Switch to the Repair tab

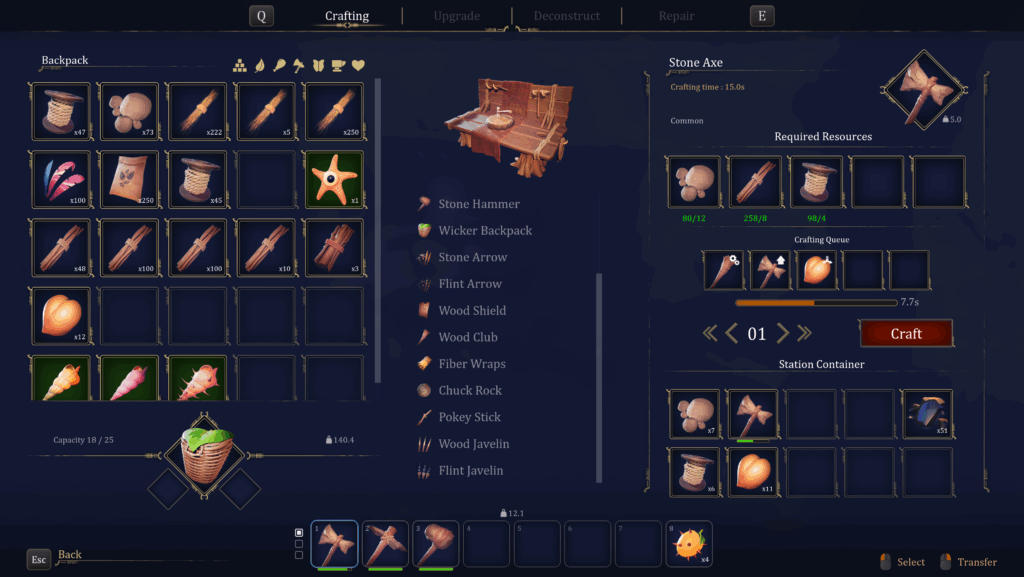click(x=676, y=16)
